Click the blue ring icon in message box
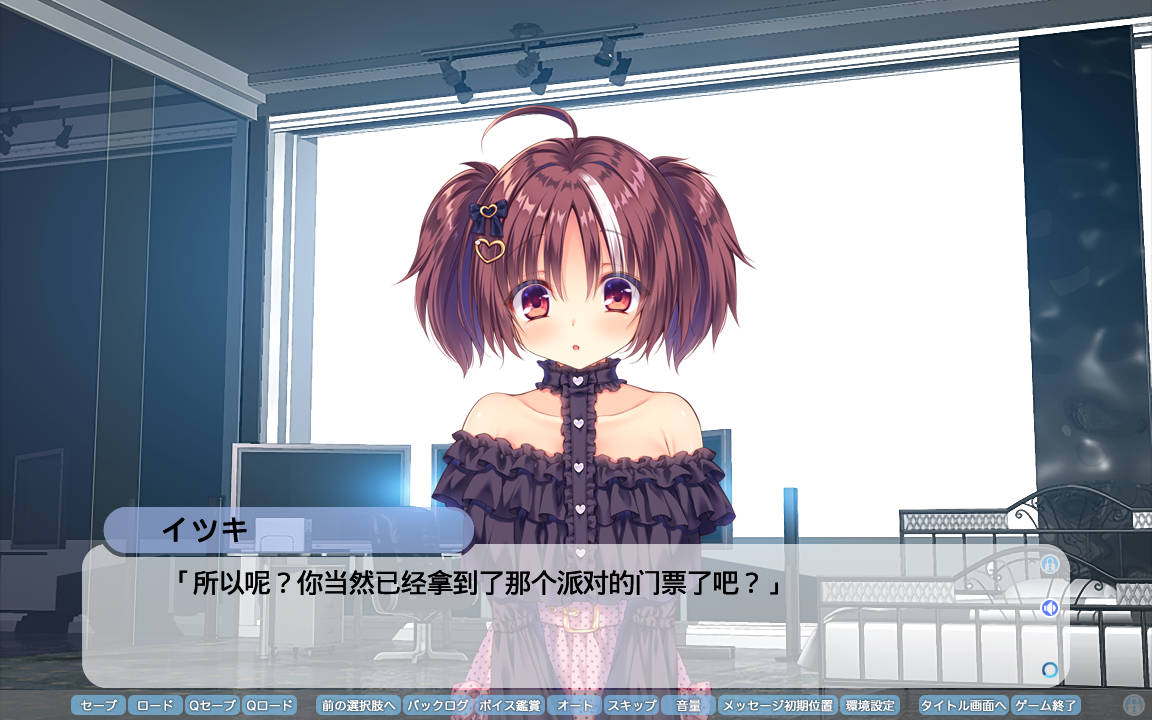Screen dimensions: 1152x720 point(1050,670)
